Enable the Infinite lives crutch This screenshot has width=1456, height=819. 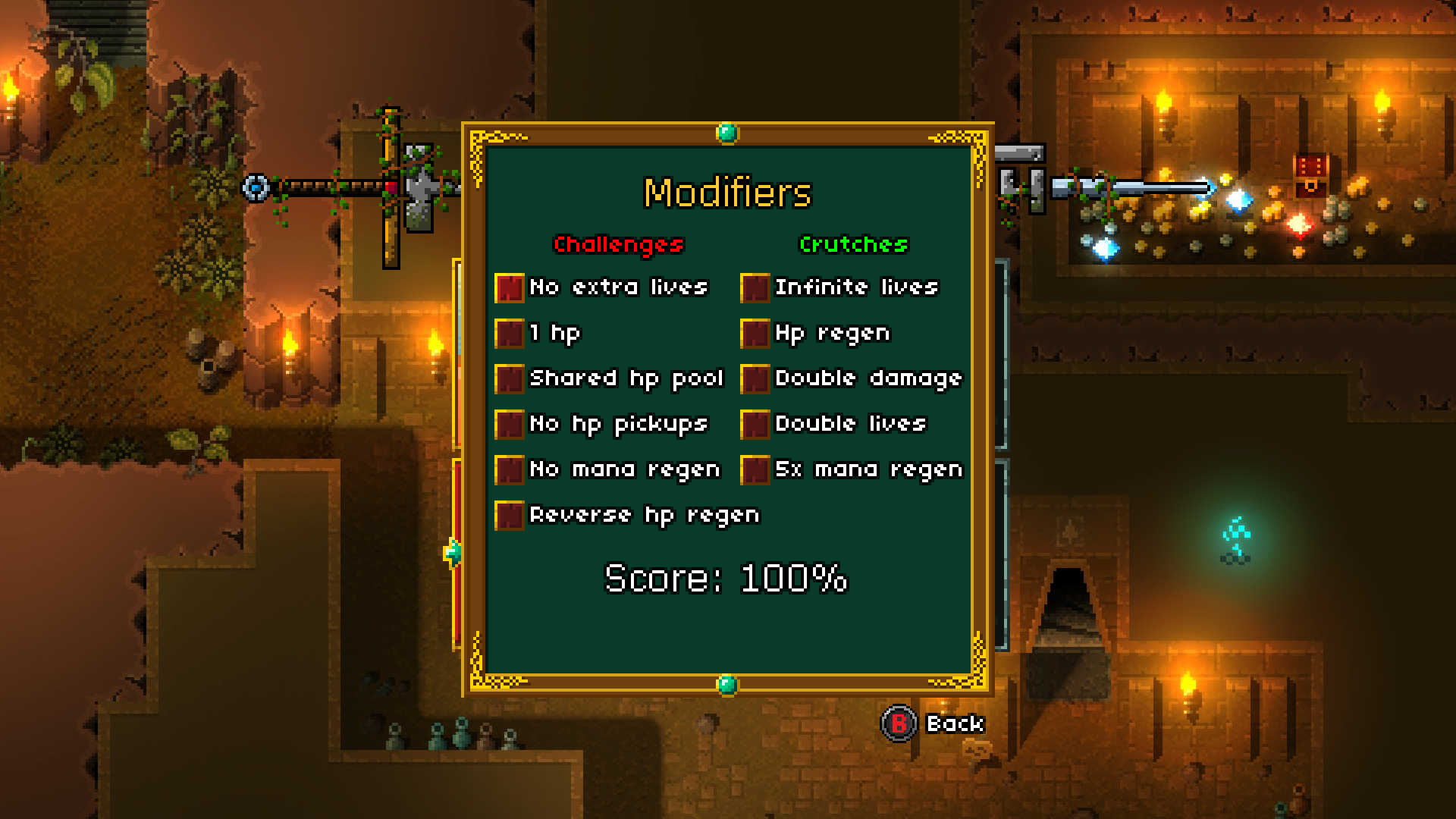755,287
